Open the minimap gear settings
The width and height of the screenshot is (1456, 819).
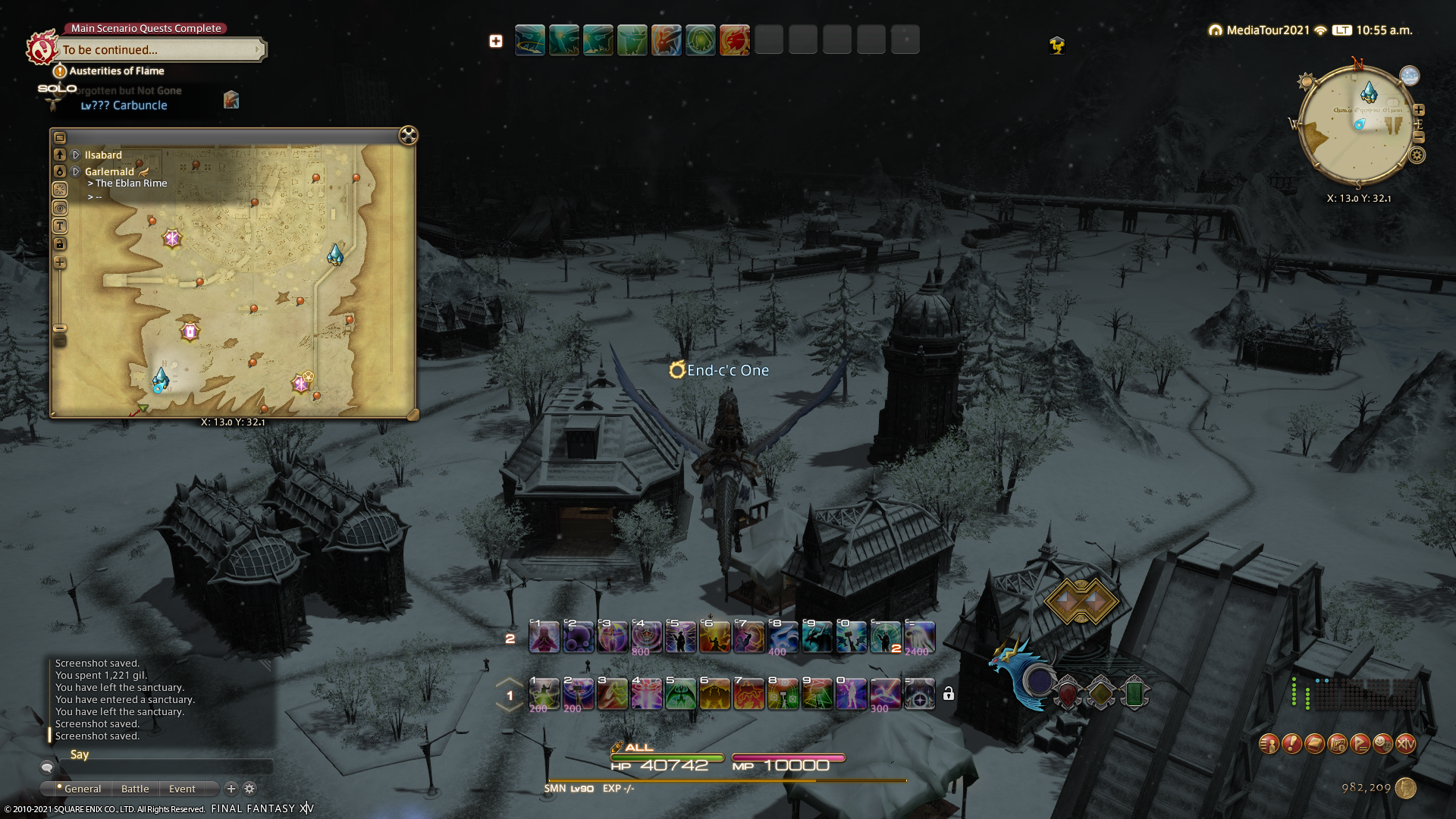pyautogui.click(x=1417, y=155)
